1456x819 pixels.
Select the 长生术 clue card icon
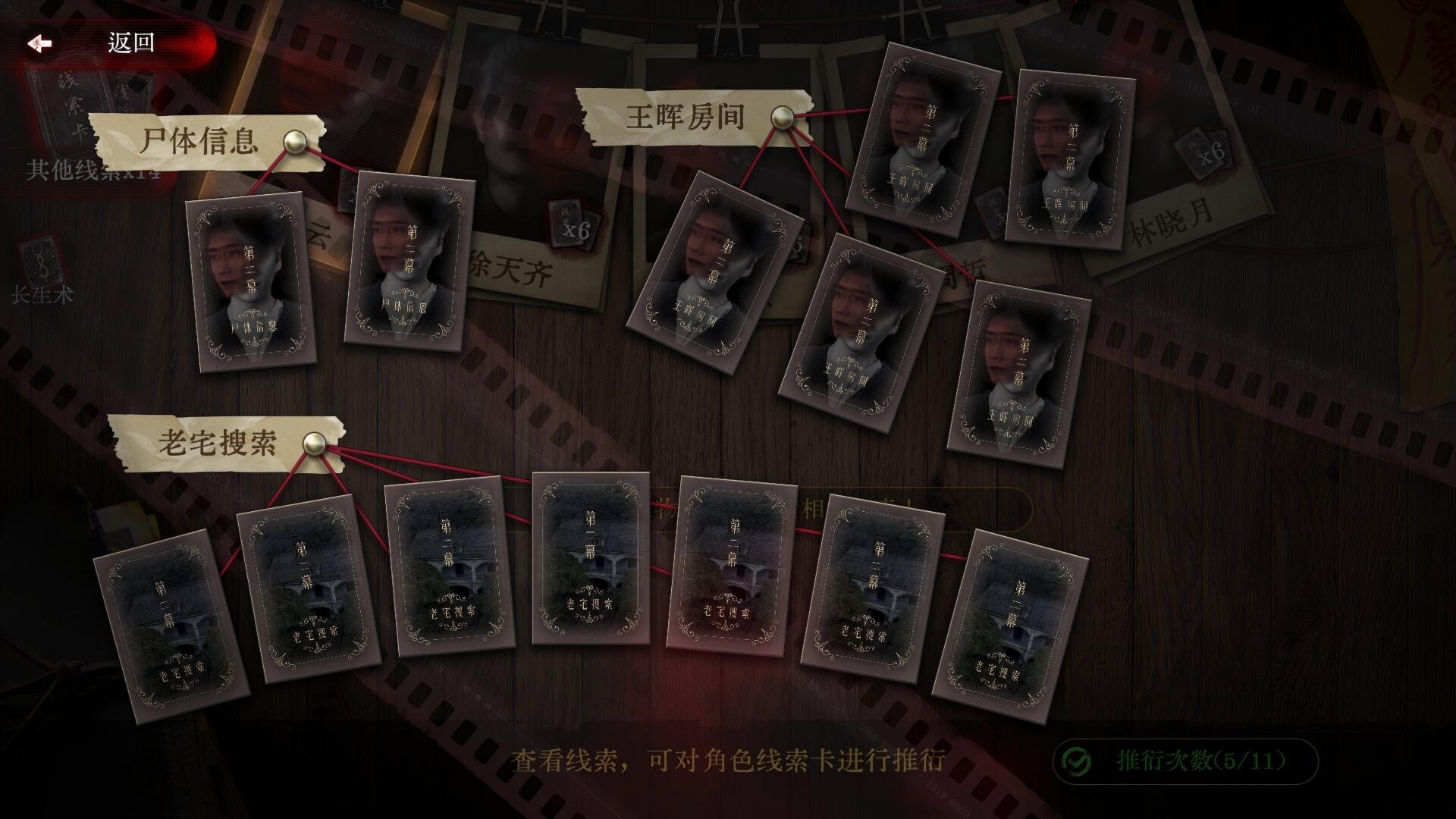click(42, 258)
